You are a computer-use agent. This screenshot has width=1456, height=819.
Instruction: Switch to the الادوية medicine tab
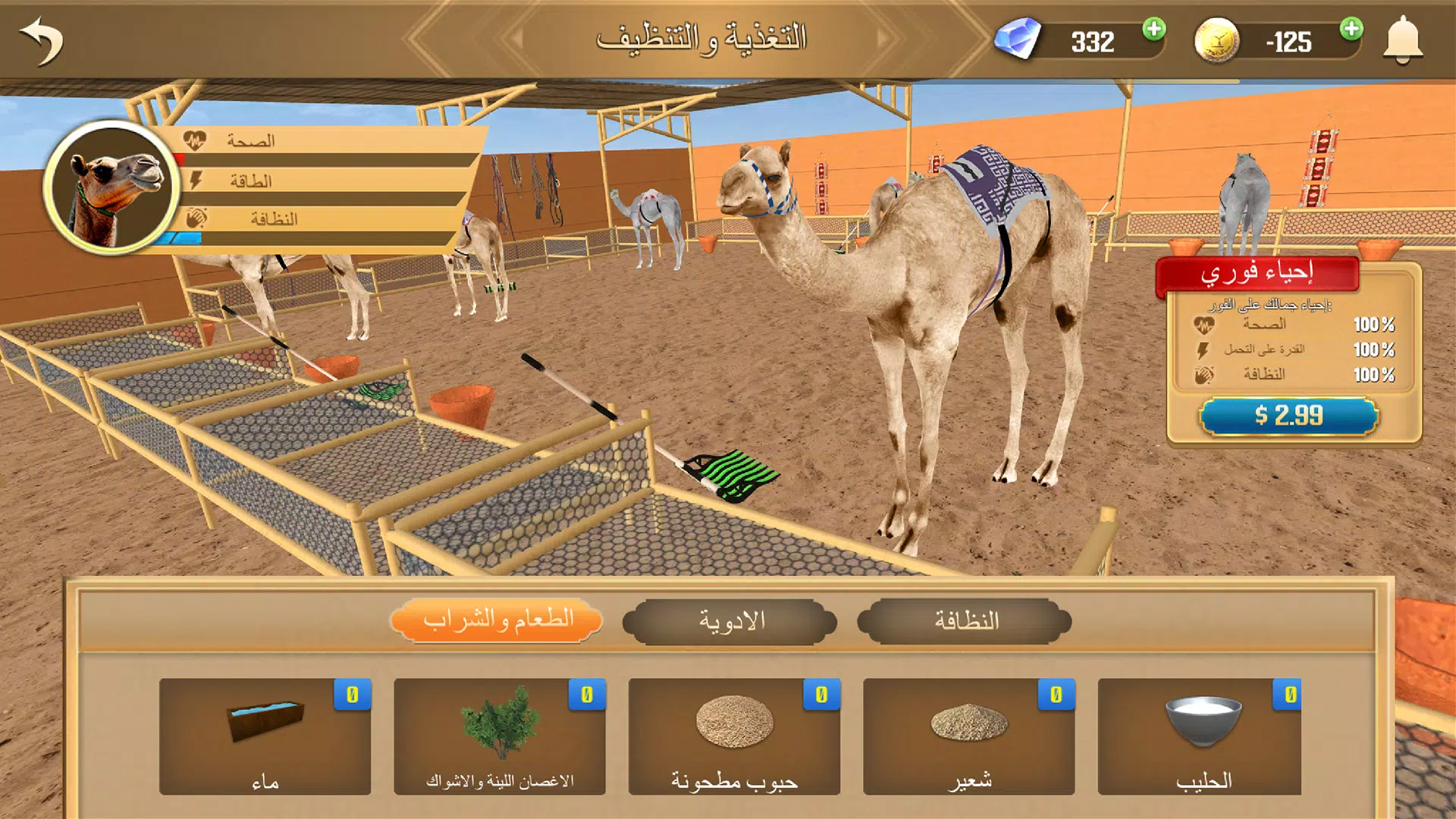point(730,621)
